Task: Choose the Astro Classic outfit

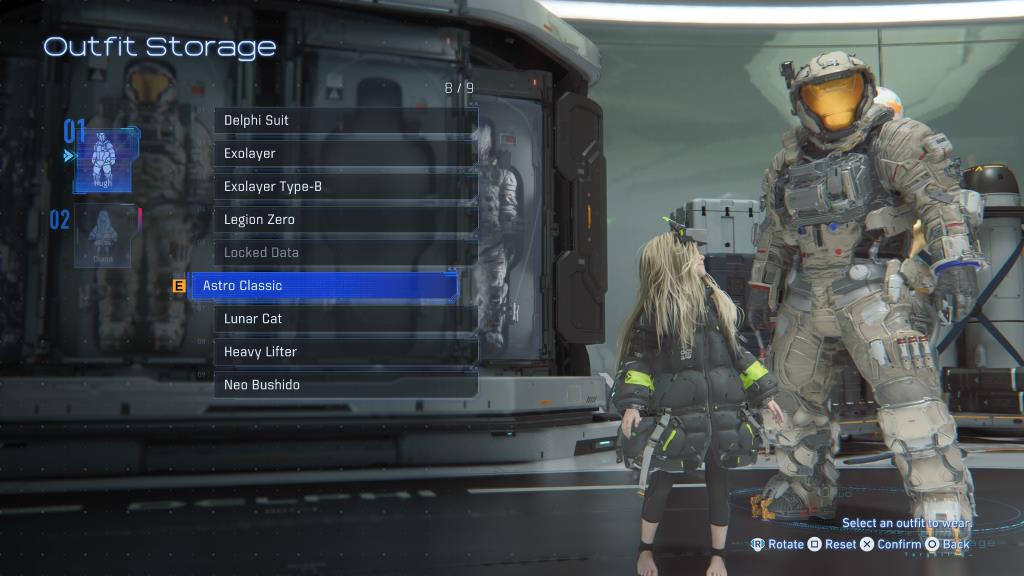Action: tap(323, 286)
